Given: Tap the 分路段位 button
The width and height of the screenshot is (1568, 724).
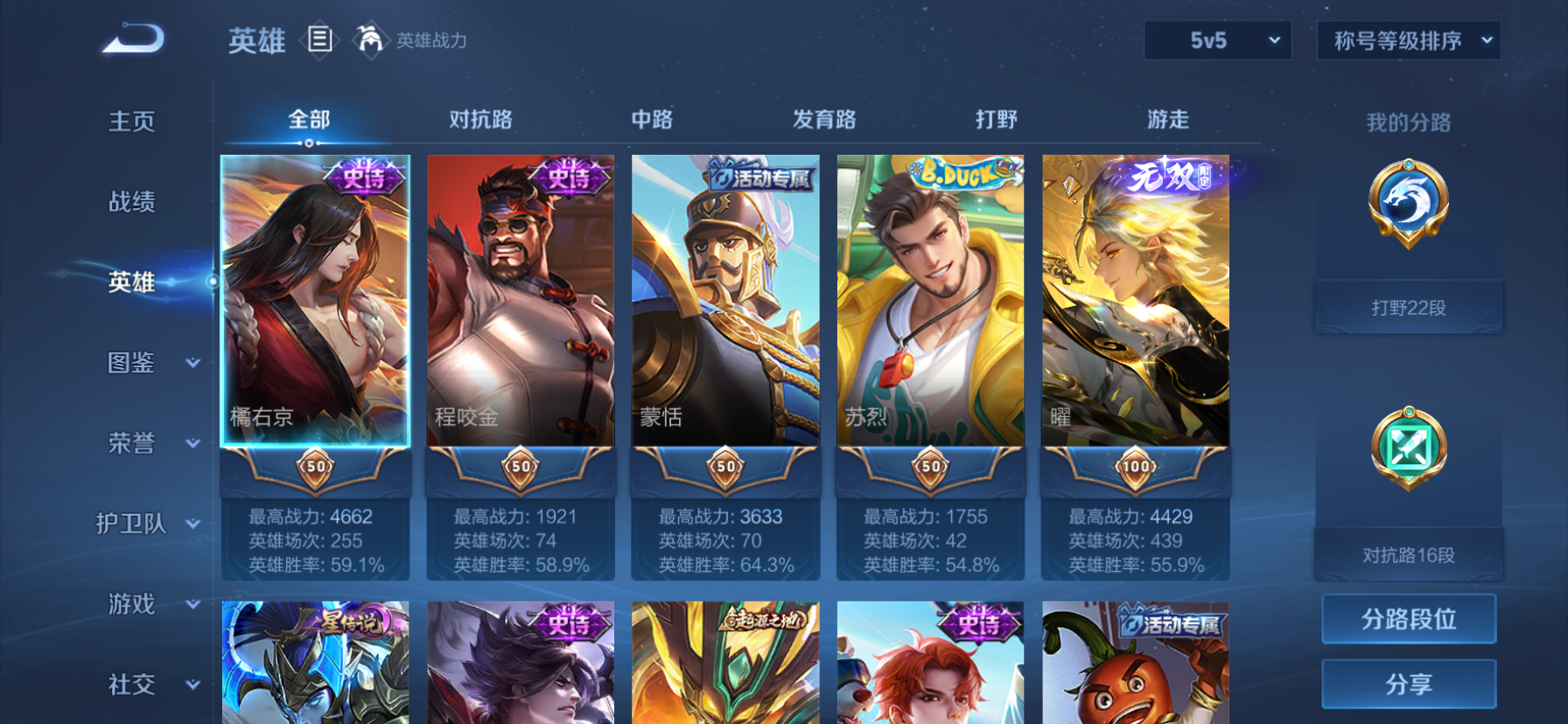Looking at the screenshot, I should [1408, 618].
